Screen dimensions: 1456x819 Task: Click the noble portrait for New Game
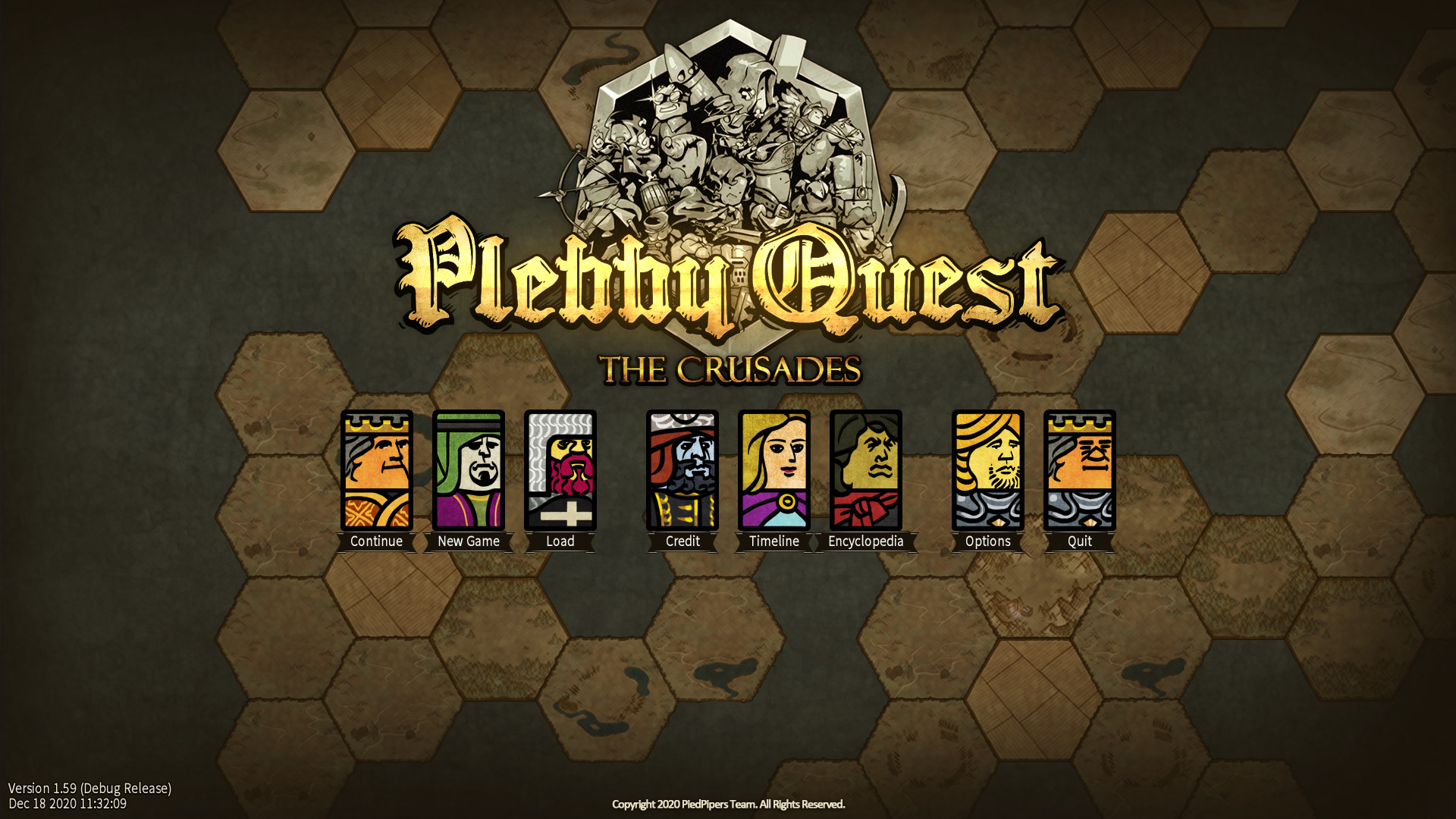pos(469,469)
